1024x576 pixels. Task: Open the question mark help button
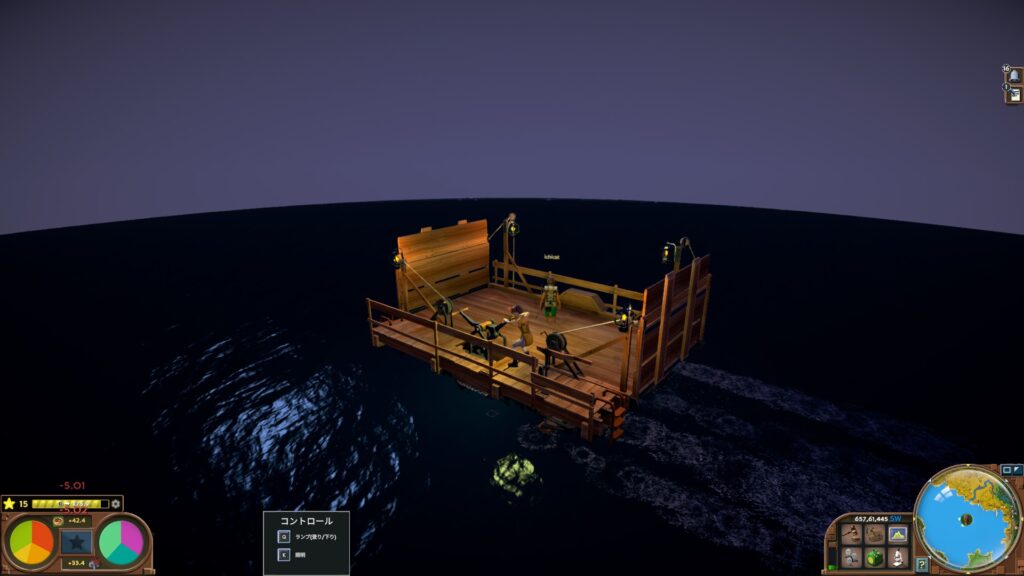(921, 565)
